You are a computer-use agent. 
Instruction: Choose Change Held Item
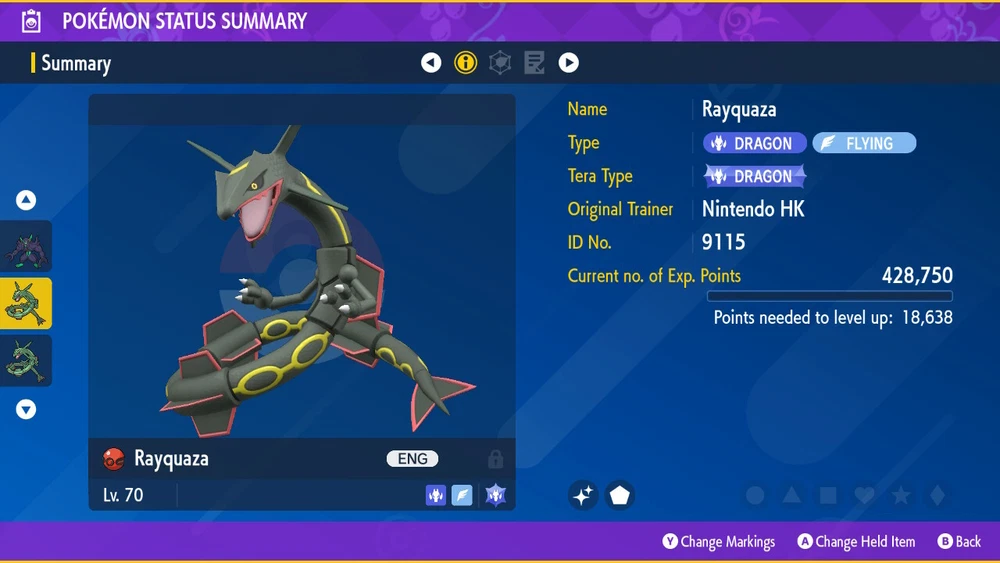(856, 542)
